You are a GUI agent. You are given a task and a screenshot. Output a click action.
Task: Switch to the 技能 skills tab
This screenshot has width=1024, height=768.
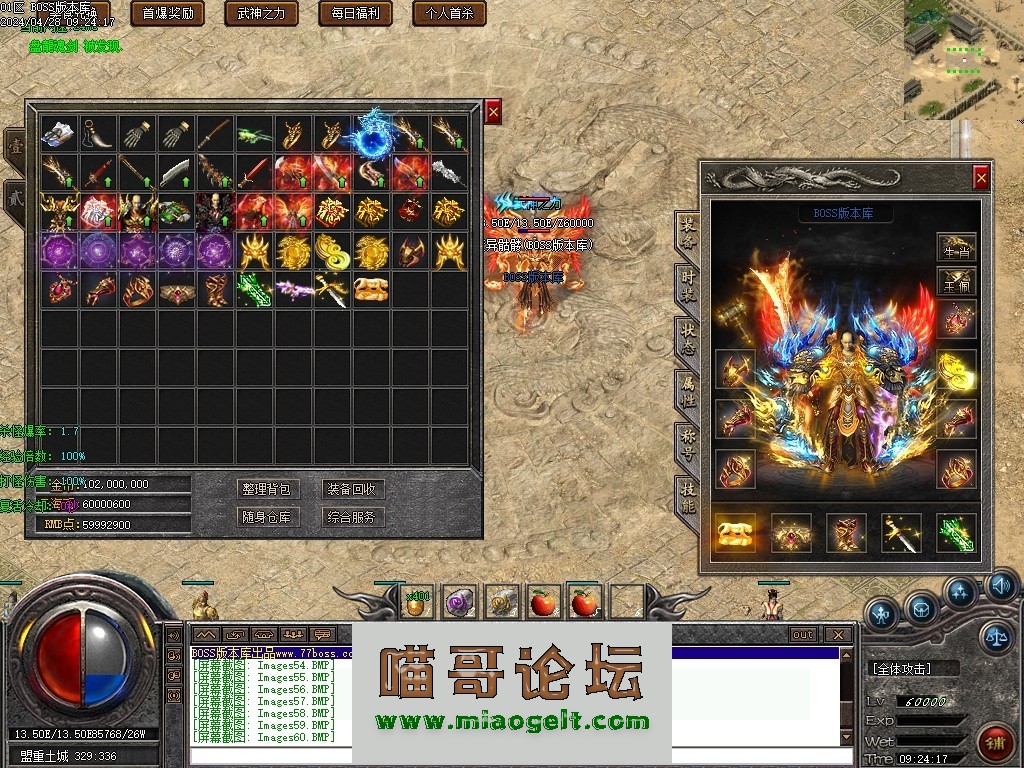click(x=688, y=494)
